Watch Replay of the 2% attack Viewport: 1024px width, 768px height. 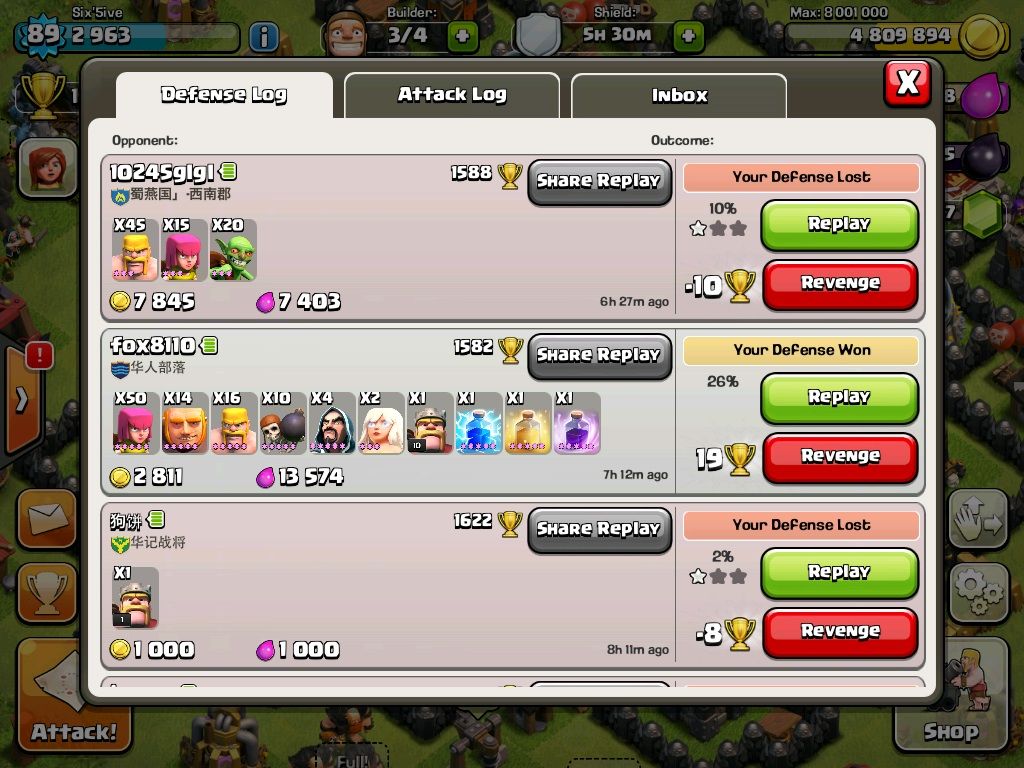839,573
